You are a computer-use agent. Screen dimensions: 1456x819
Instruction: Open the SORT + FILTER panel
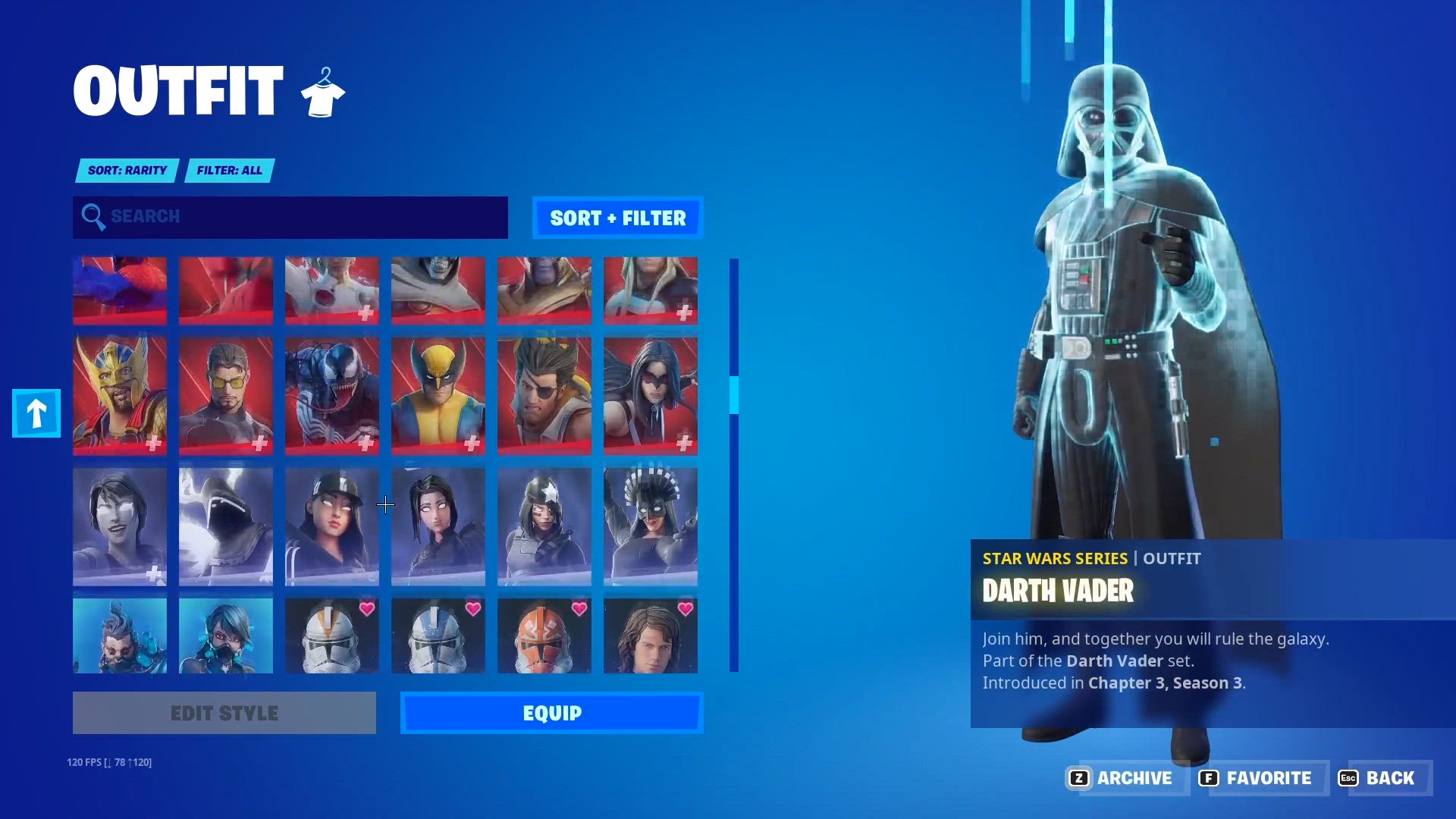[617, 218]
